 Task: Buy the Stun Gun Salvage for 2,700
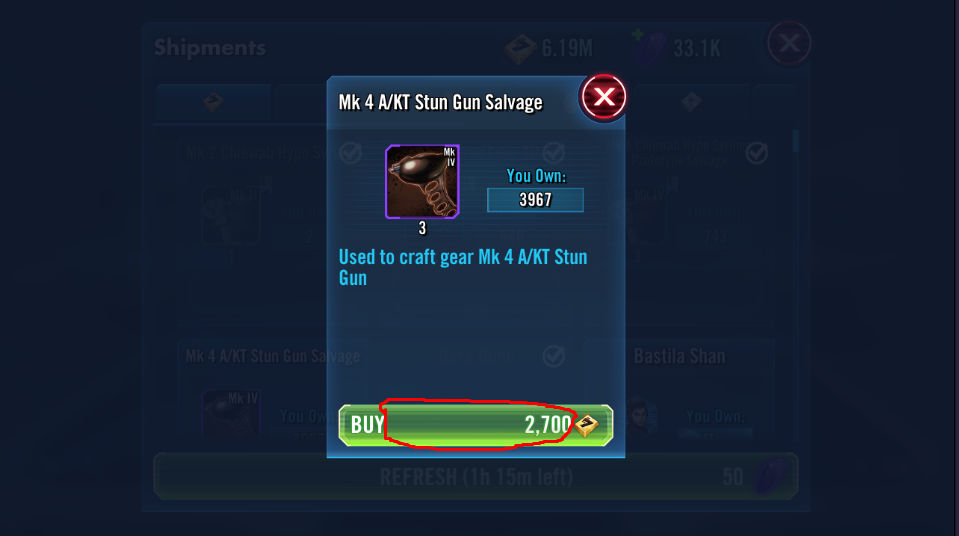(475, 424)
